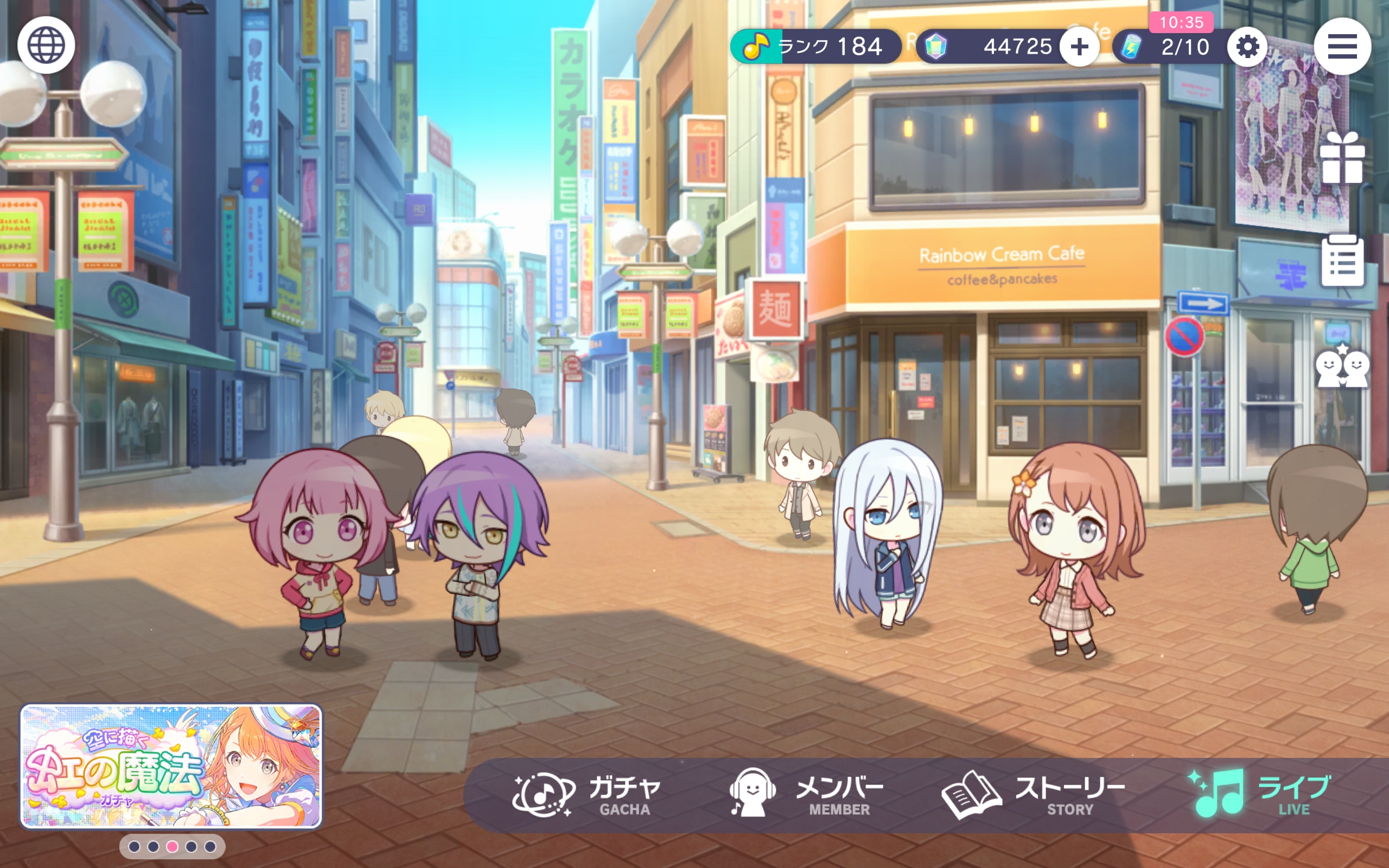Open the hamburger menu
Image resolution: width=1389 pixels, height=868 pixels.
pyautogui.click(x=1343, y=47)
